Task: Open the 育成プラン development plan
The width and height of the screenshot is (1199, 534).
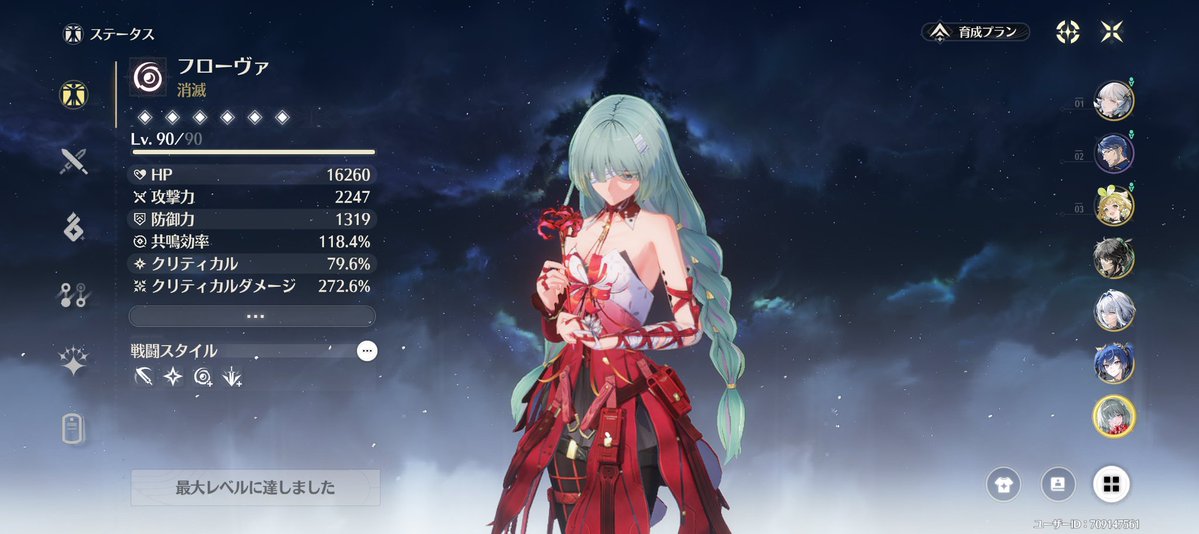Action: [x=975, y=32]
